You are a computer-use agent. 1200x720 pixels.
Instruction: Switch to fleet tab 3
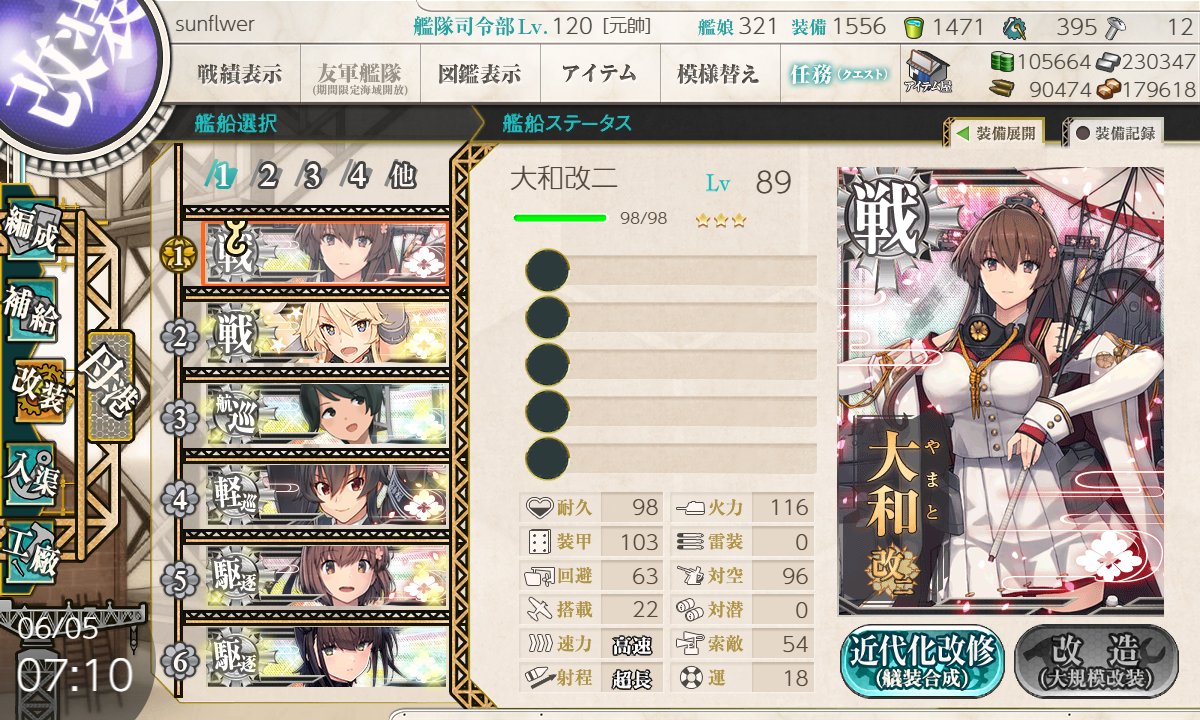312,176
